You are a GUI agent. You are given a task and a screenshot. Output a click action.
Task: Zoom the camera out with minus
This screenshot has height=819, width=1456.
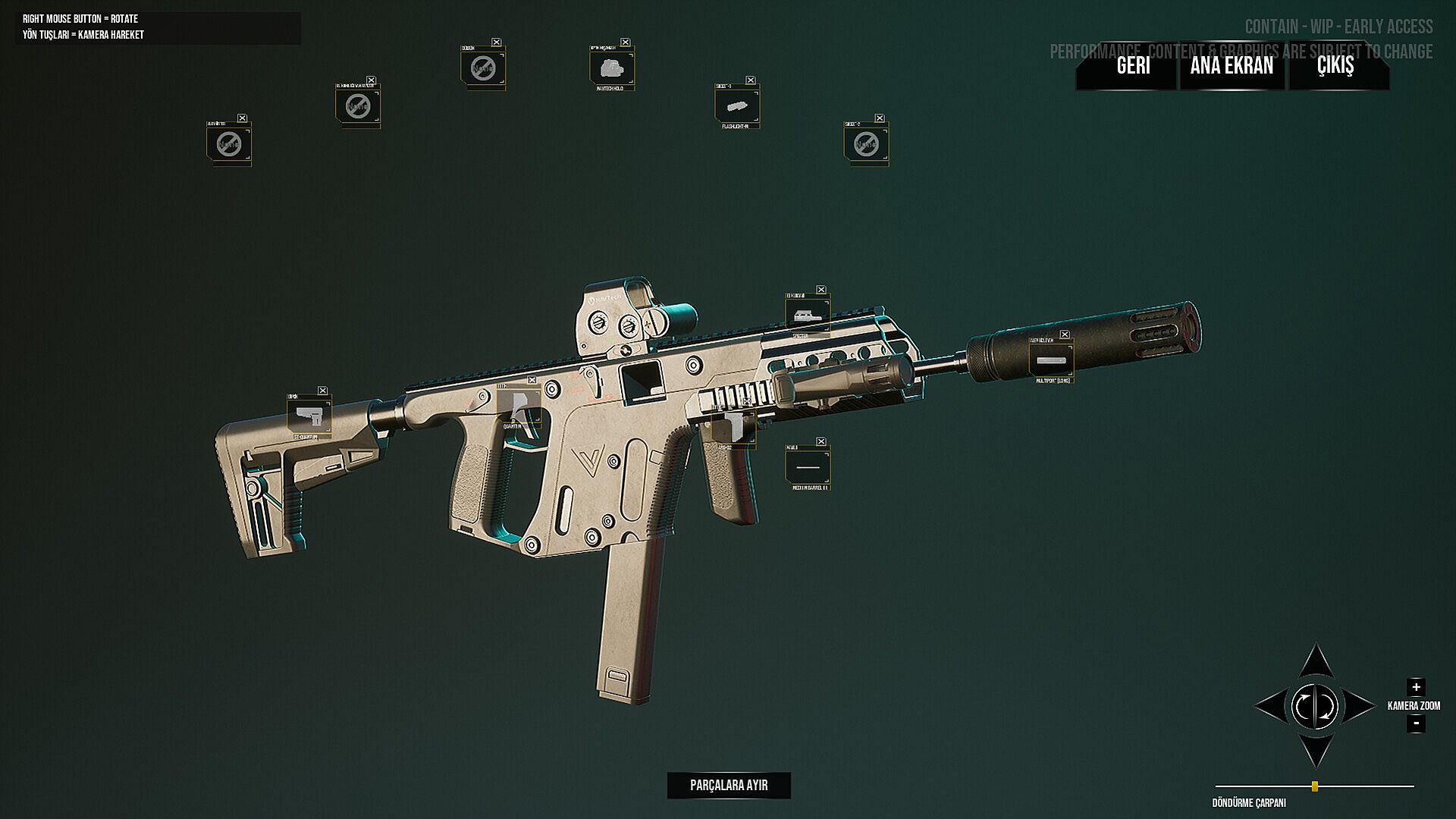(x=1416, y=723)
